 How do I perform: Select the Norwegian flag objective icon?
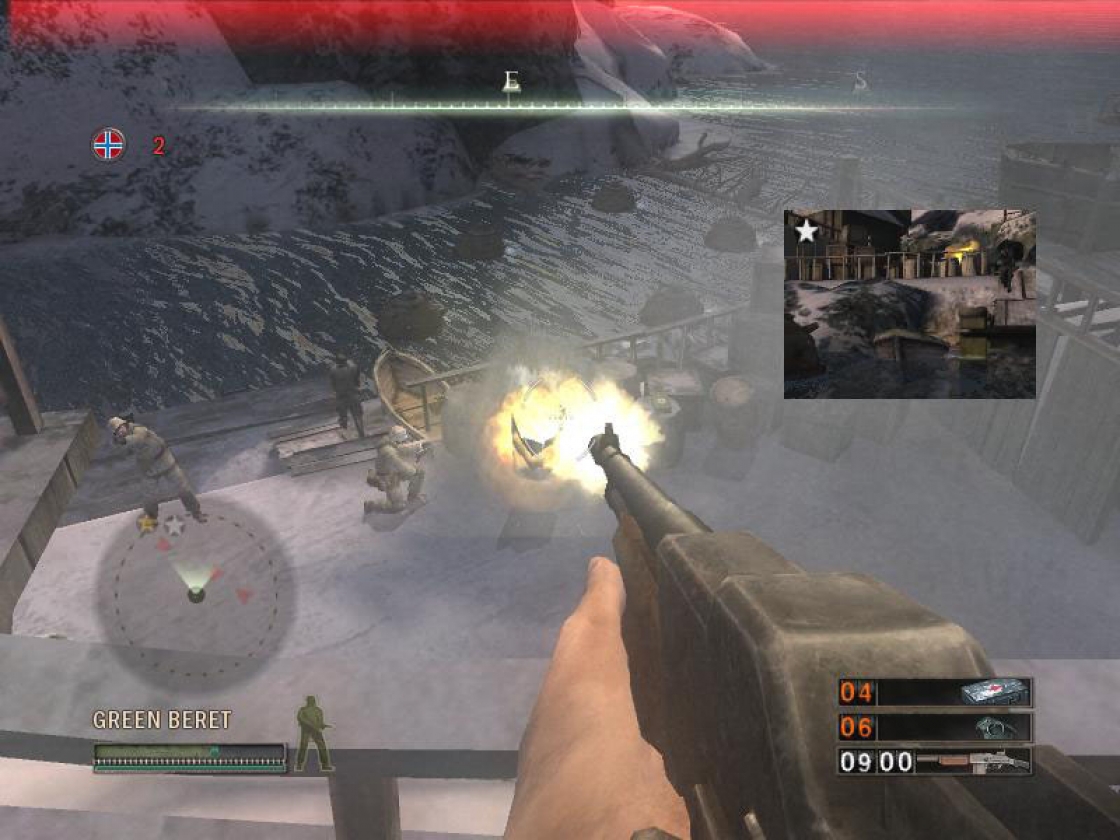click(109, 145)
